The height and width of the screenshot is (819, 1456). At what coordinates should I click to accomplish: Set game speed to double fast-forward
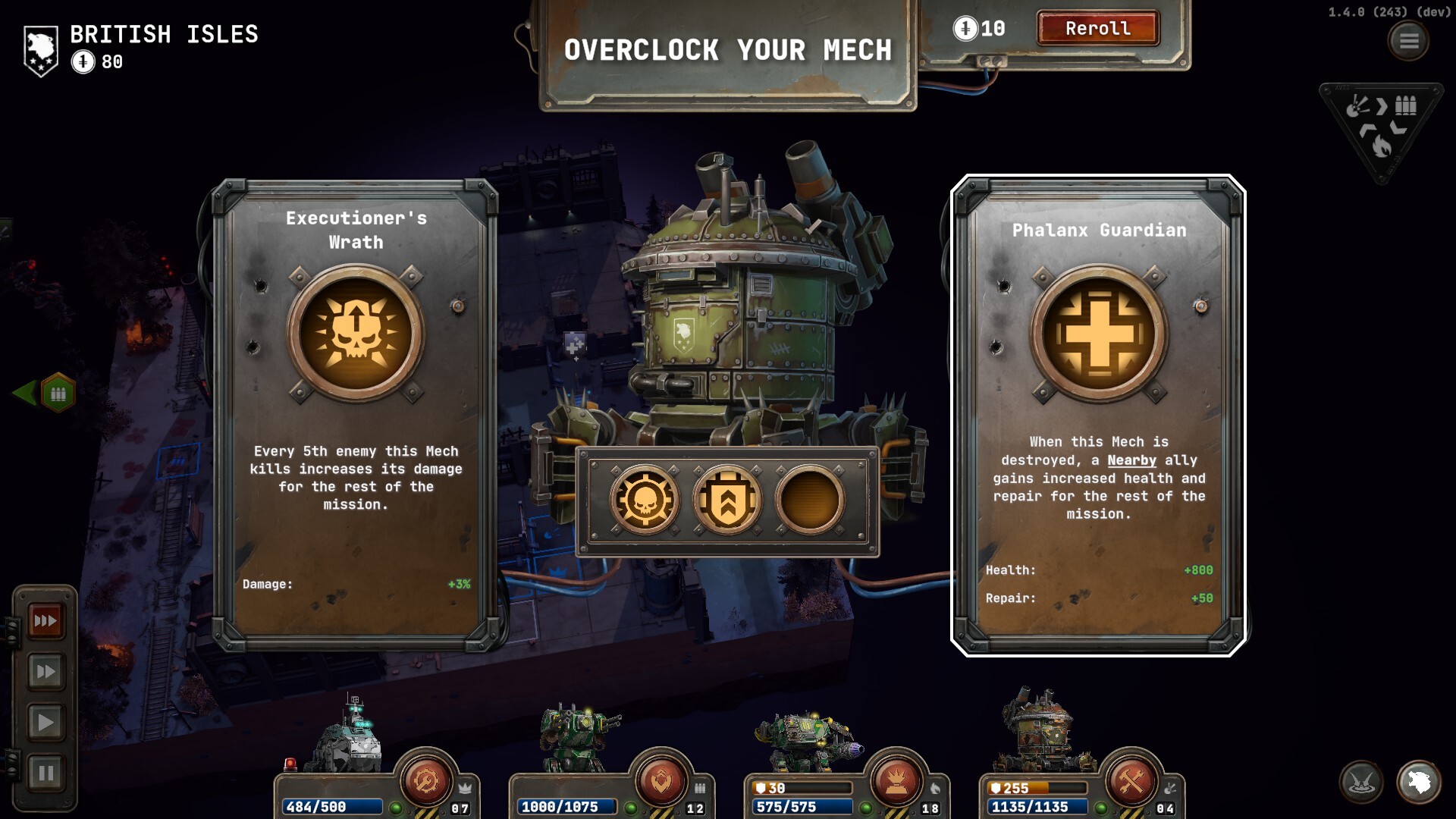pos(45,672)
